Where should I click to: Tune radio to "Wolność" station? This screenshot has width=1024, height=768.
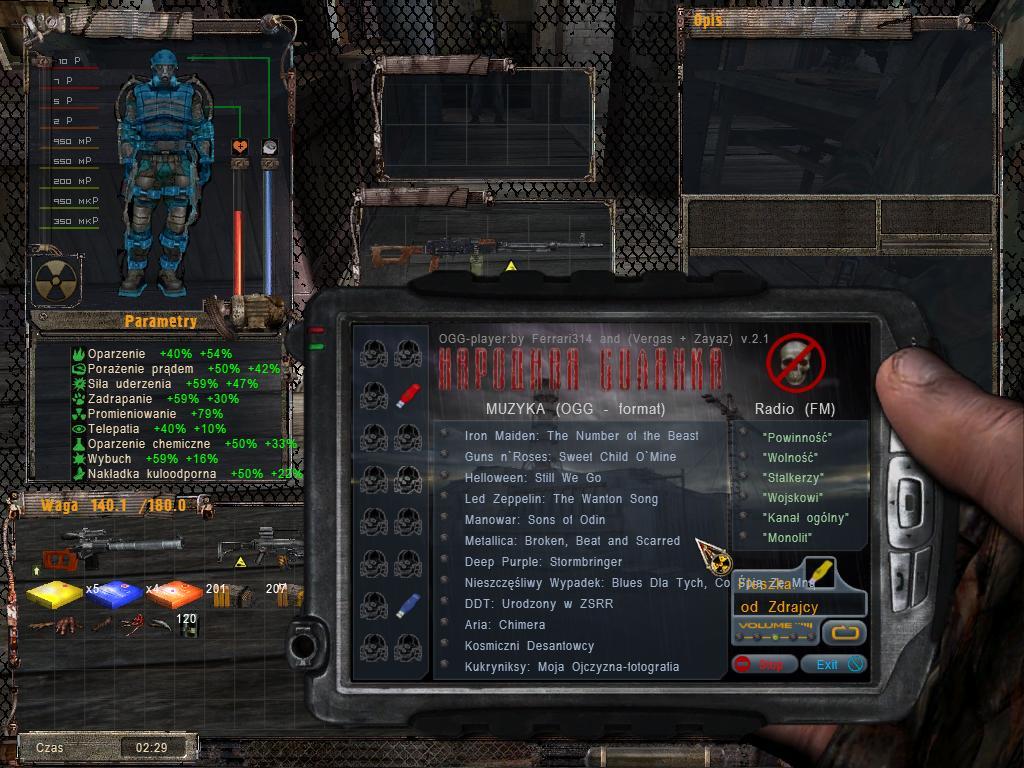click(x=793, y=458)
